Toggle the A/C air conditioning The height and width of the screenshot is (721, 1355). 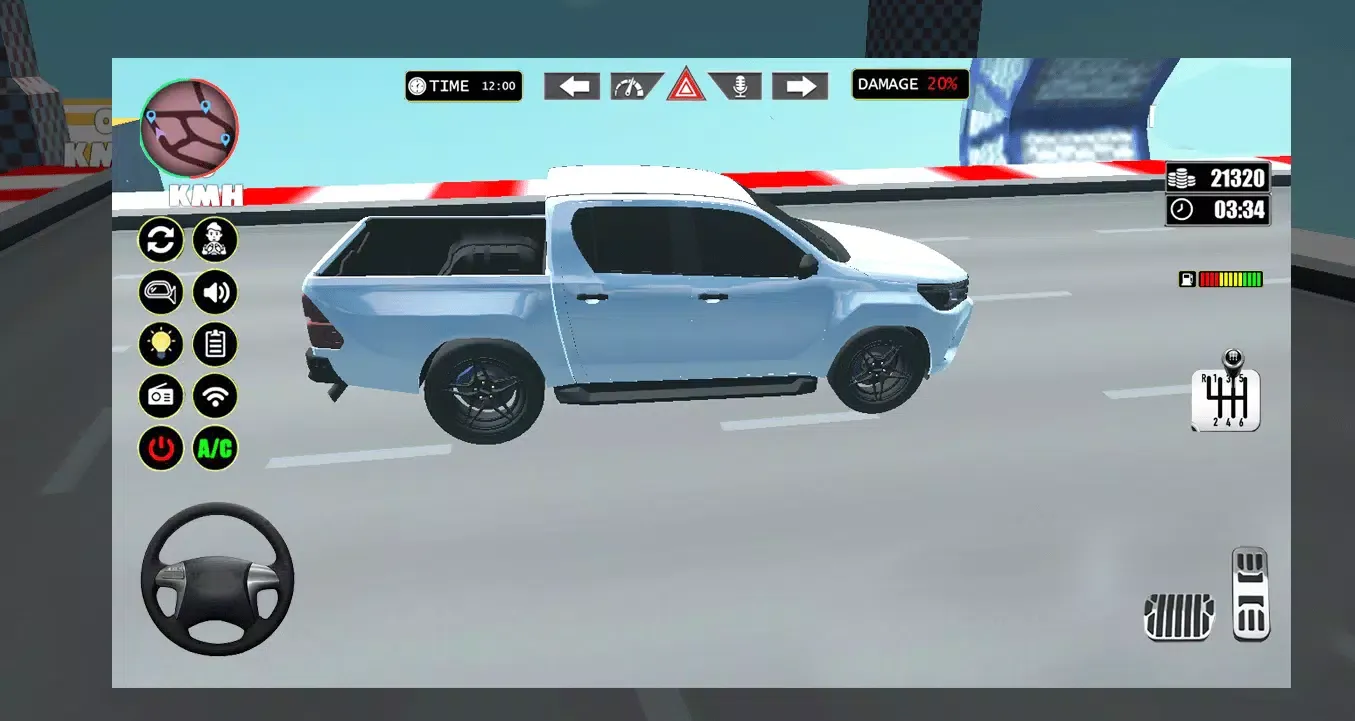click(x=214, y=448)
